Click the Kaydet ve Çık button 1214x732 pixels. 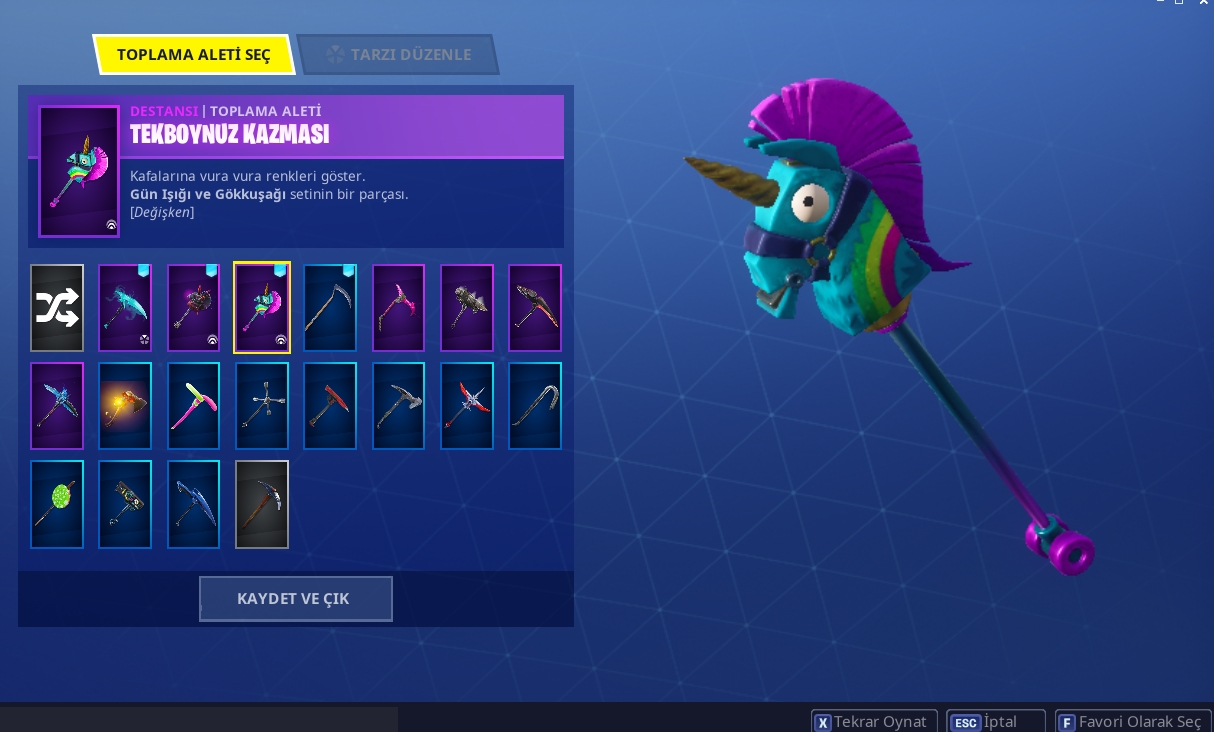pyautogui.click(x=295, y=598)
